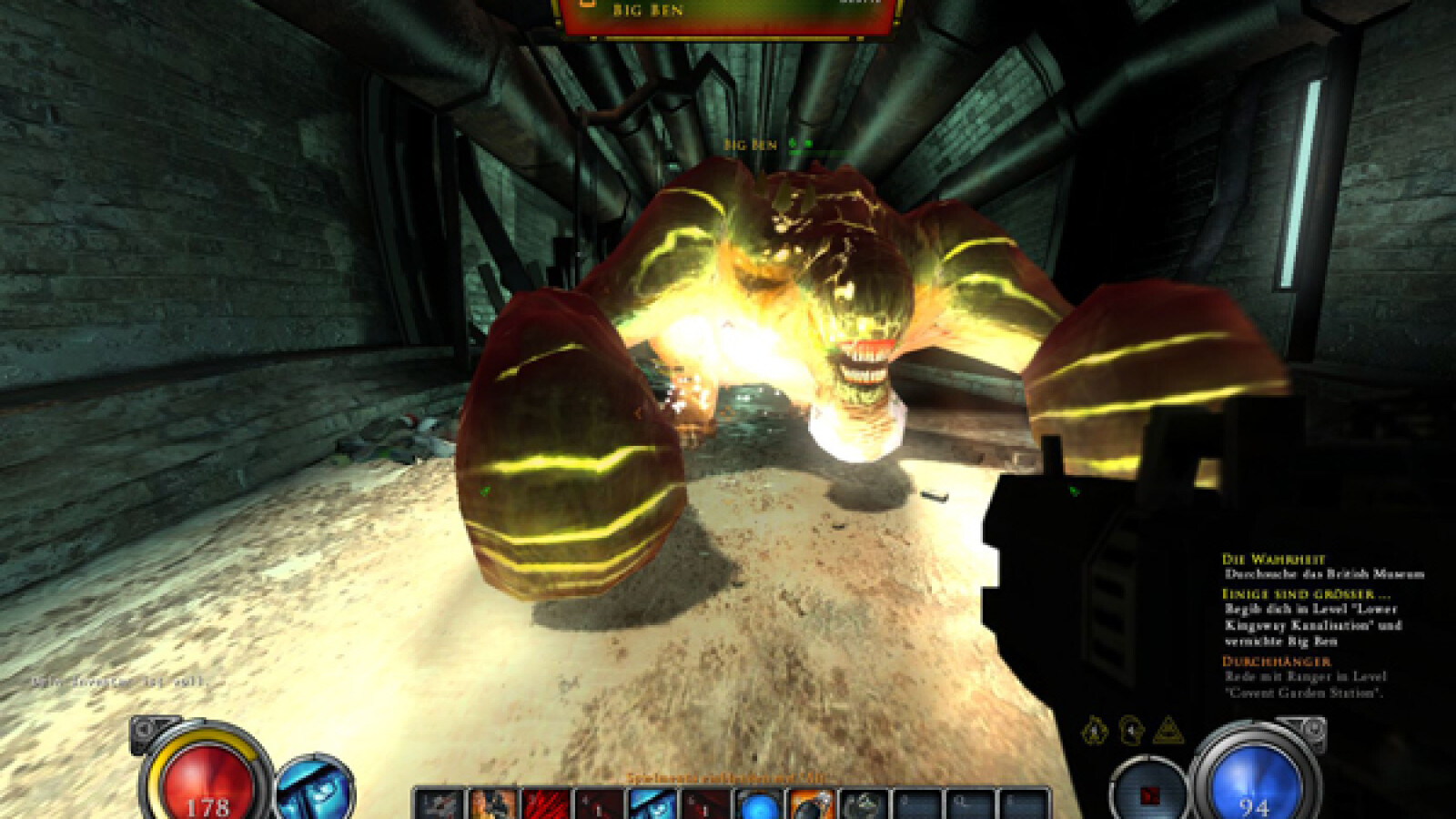This screenshot has width=1456, height=819.
Task: Use the blue orb hotbar item
Action: [758, 804]
